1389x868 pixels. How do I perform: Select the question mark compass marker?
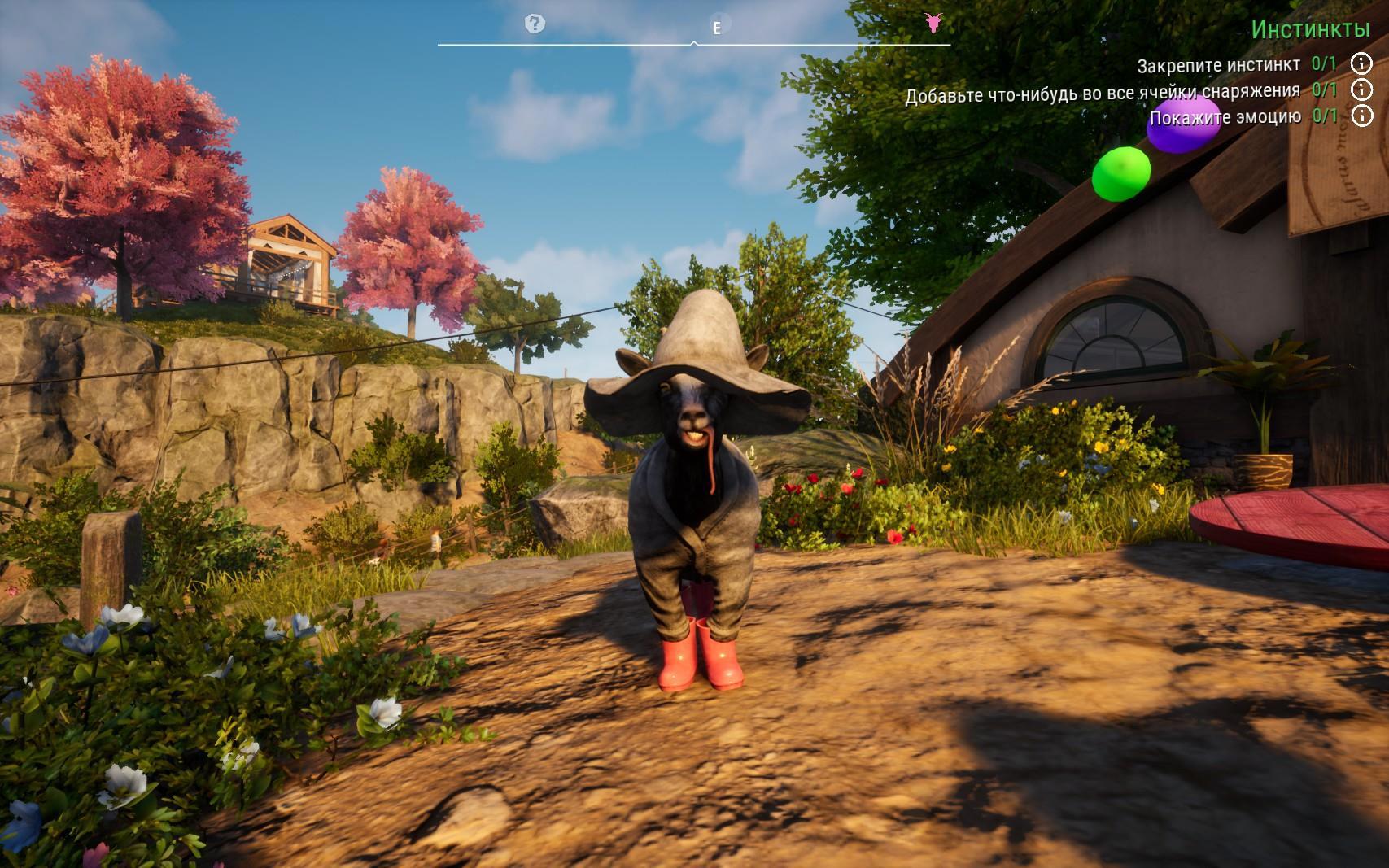coord(535,24)
